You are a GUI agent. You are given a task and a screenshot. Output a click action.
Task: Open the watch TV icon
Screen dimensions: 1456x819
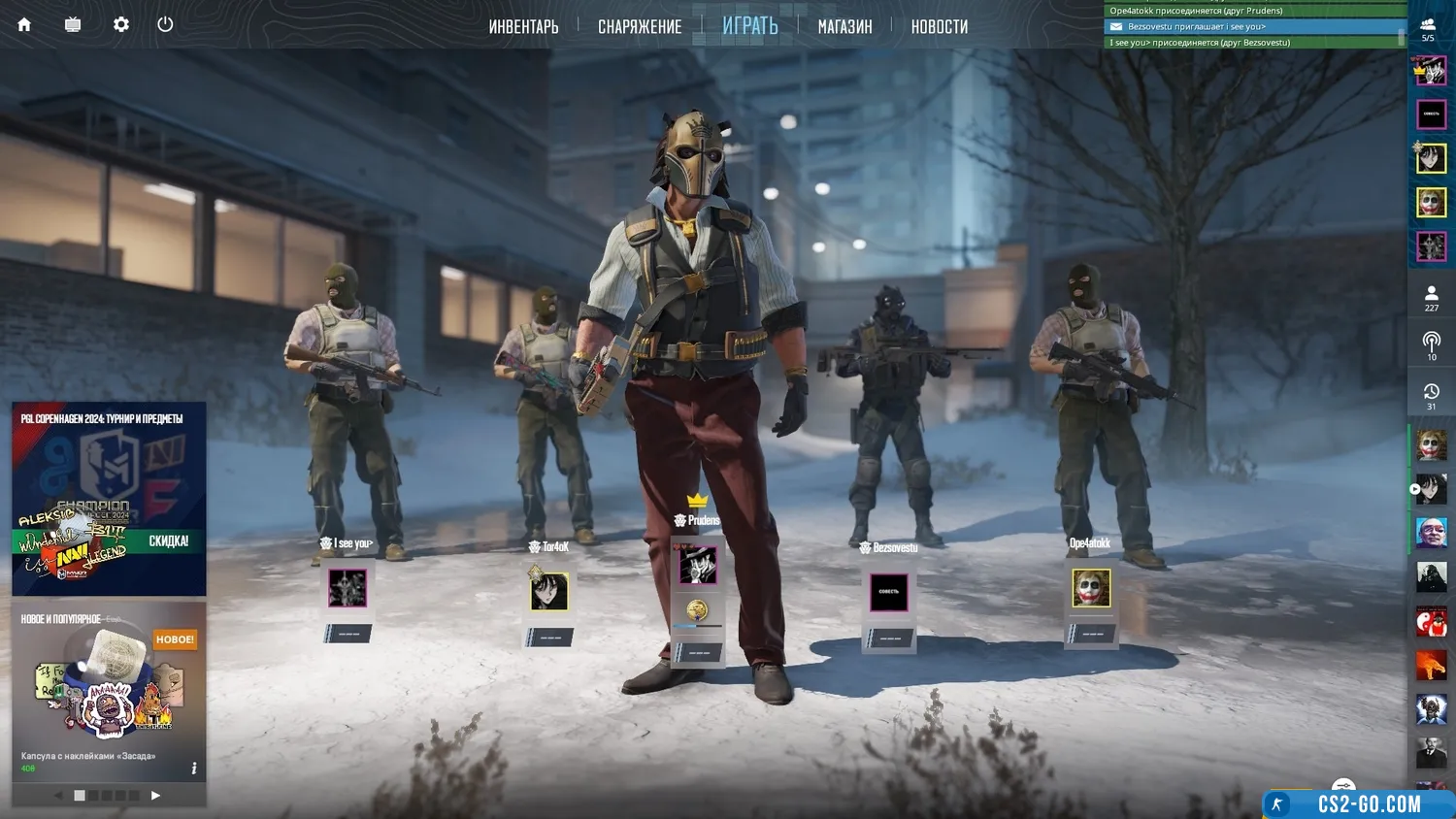pyautogui.click(x=73, y=24)
